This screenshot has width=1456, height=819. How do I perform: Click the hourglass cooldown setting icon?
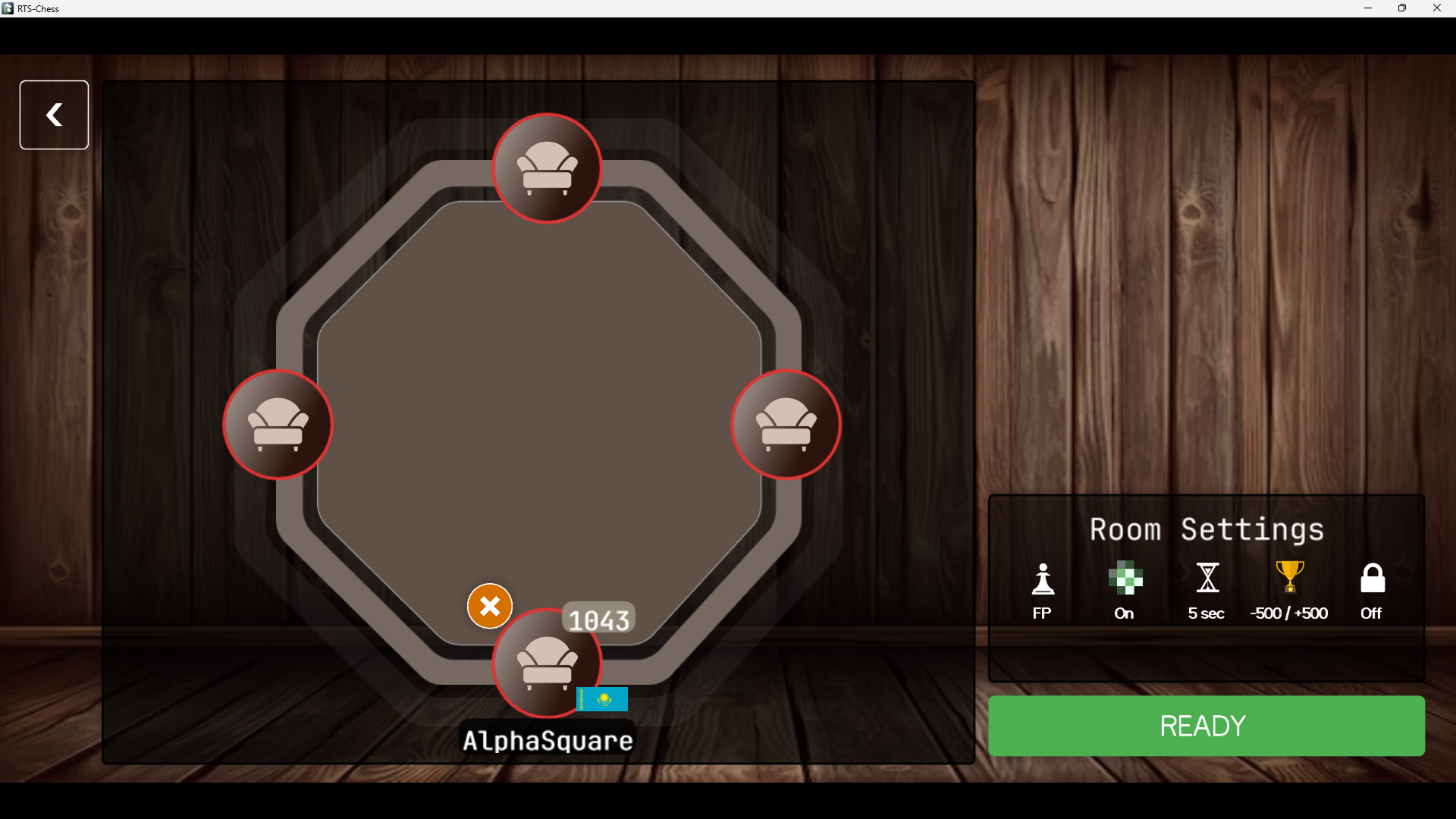pyautogui.click(x=1207, y=579)
